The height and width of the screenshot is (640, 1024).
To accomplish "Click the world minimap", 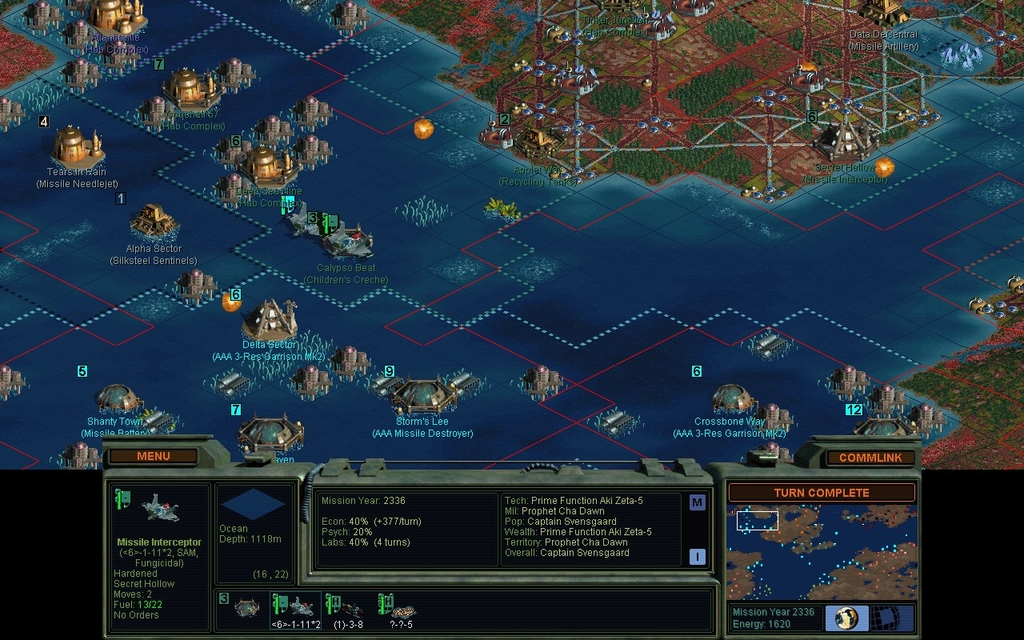I will (x=820, y=552).
